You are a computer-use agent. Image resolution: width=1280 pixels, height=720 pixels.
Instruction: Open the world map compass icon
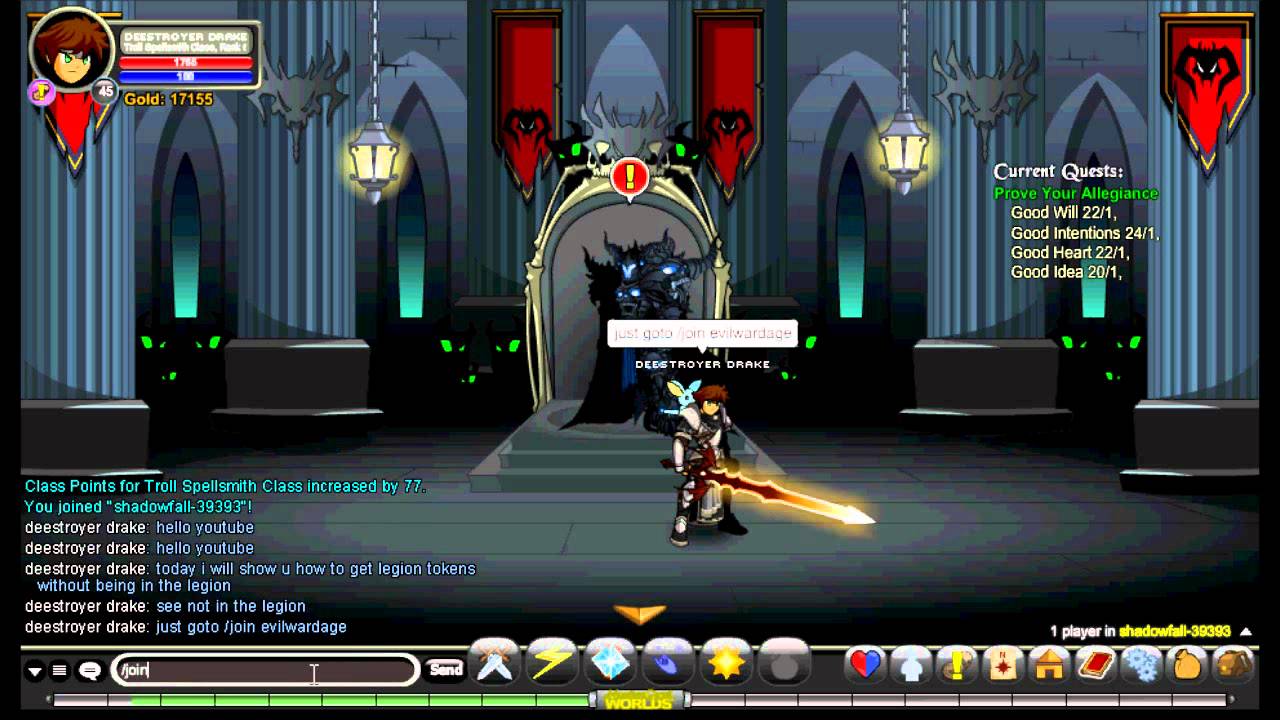(1003, 664)
